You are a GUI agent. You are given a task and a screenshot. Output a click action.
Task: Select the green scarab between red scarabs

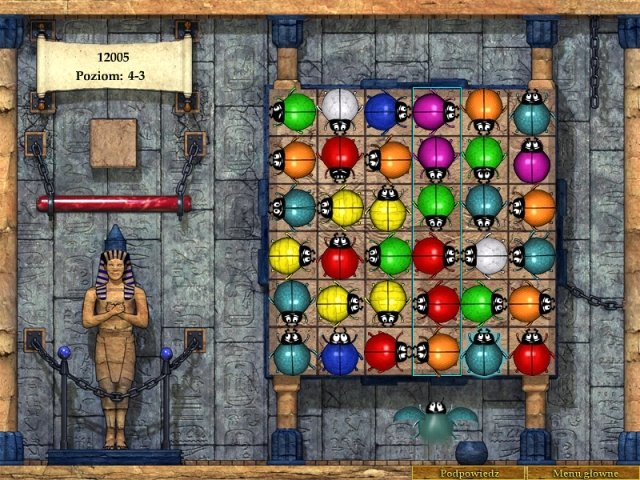coord(388,254)
